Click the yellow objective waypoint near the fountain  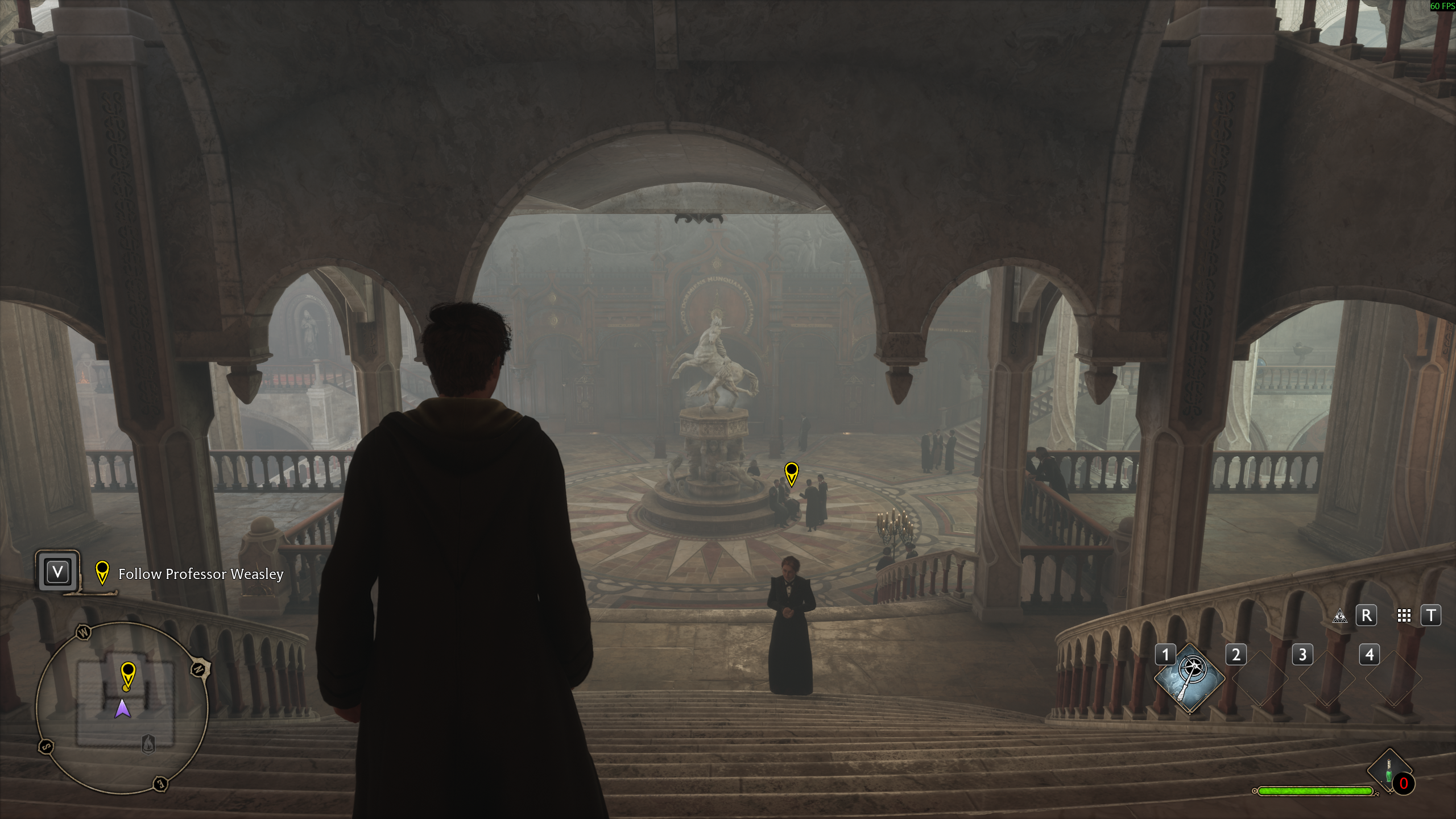[x=791, y=473]
